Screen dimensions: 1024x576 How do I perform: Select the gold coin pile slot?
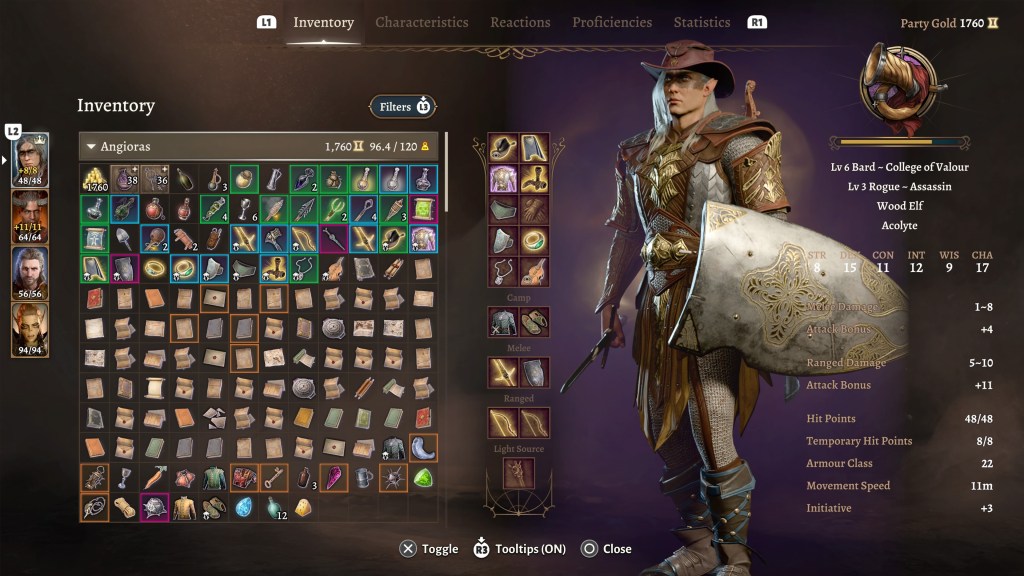[x=95, y=179]
